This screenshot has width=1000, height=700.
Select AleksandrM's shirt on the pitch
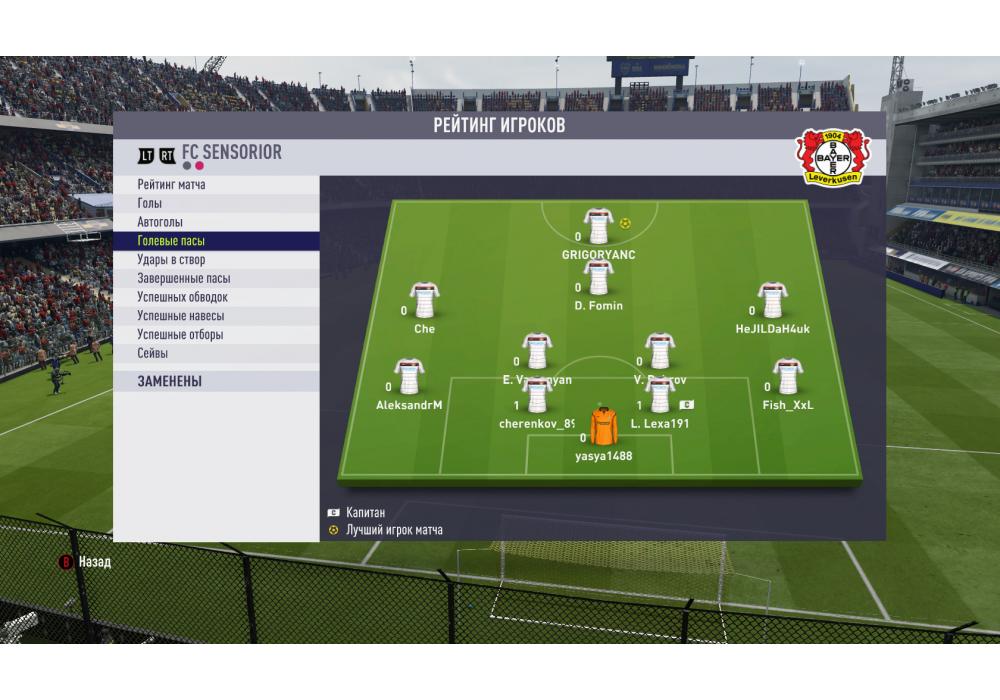[408, 377]
